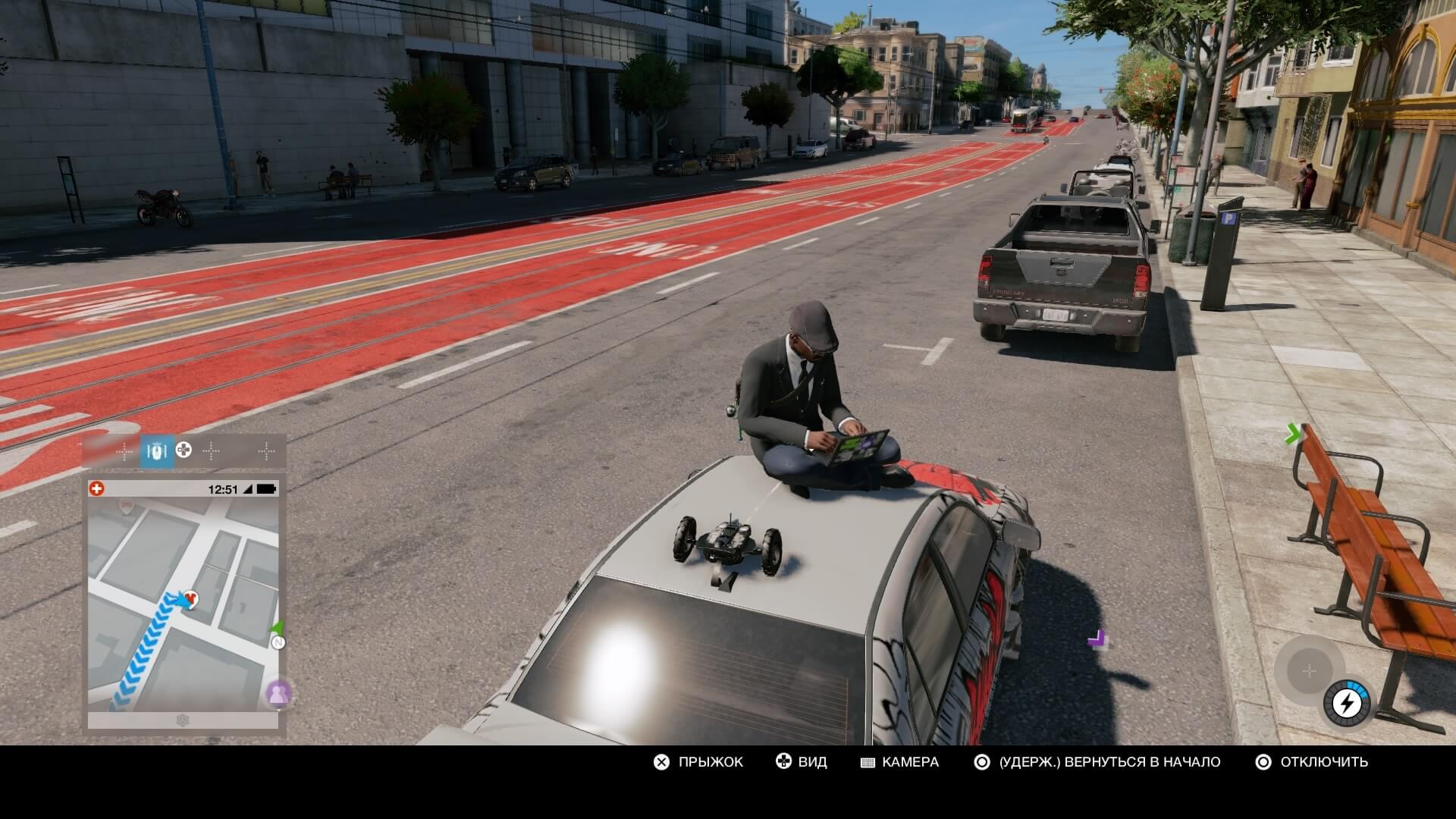Viewport: 1456px width, 819px height.
Task: Activate the lightning bolt botnet icon
Action: (1347, 704)
